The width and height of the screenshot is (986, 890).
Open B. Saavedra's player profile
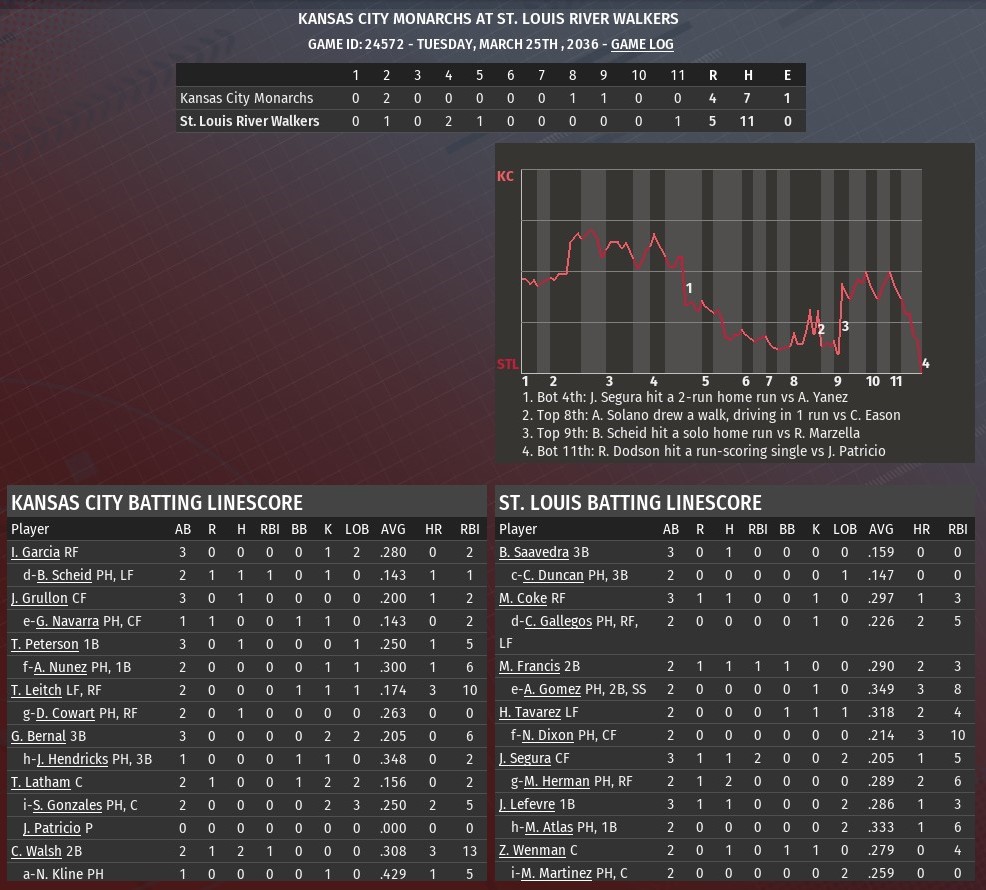pos(534,552)
